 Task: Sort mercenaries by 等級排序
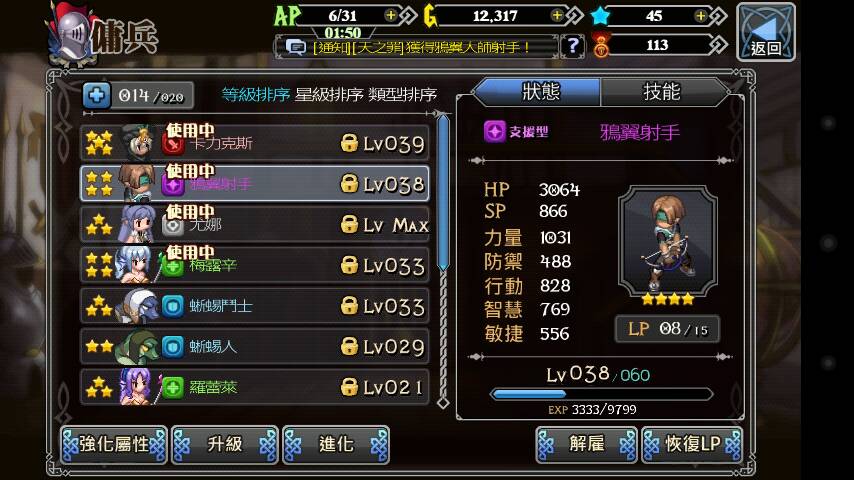click(x=256, y=95)
